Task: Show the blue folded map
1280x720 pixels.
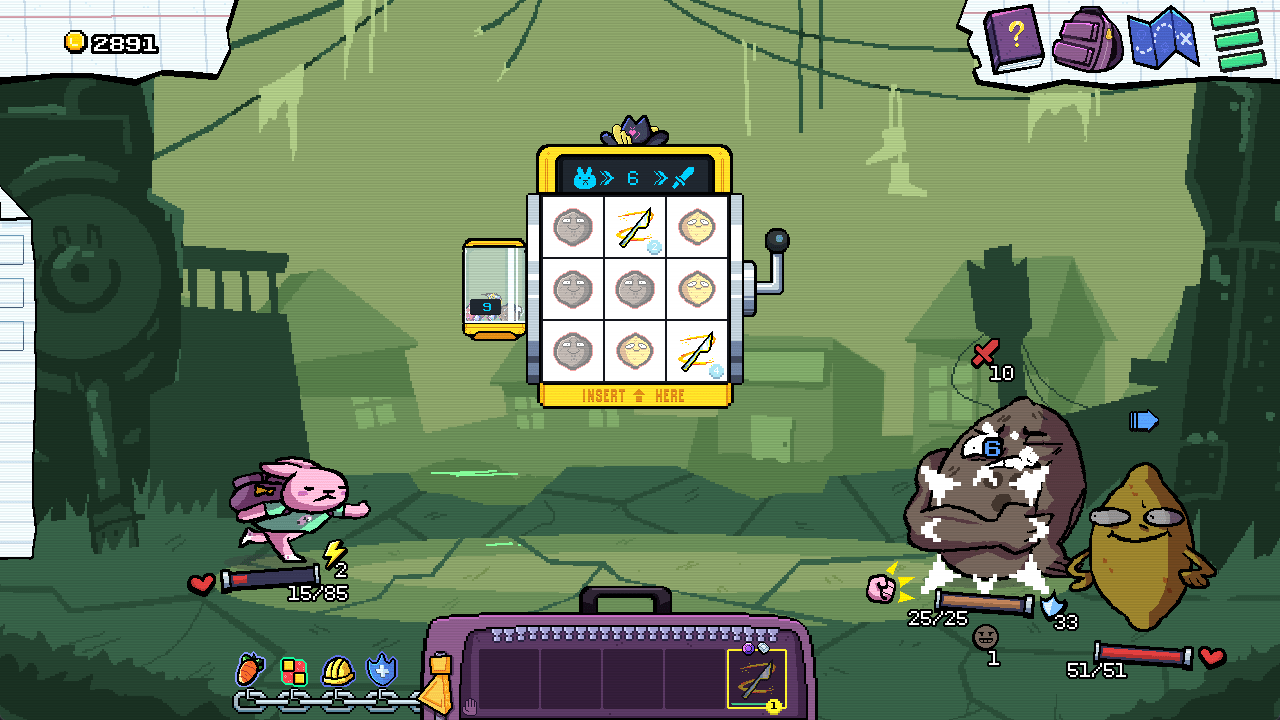Action: point(1162,39)
